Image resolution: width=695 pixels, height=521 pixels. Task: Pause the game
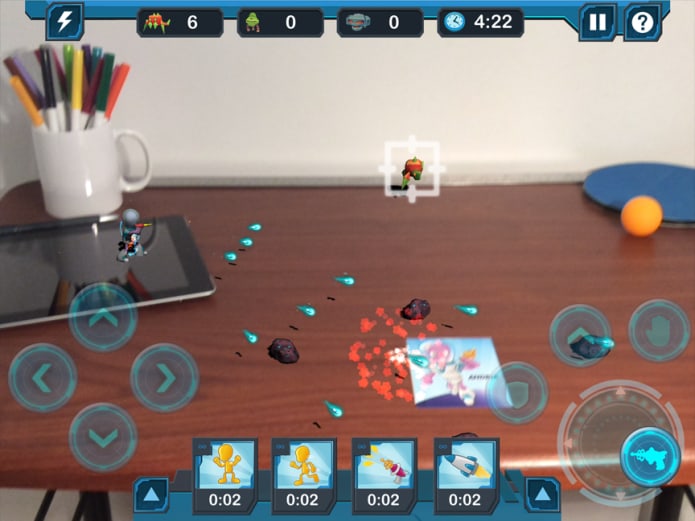click(597, 22)
